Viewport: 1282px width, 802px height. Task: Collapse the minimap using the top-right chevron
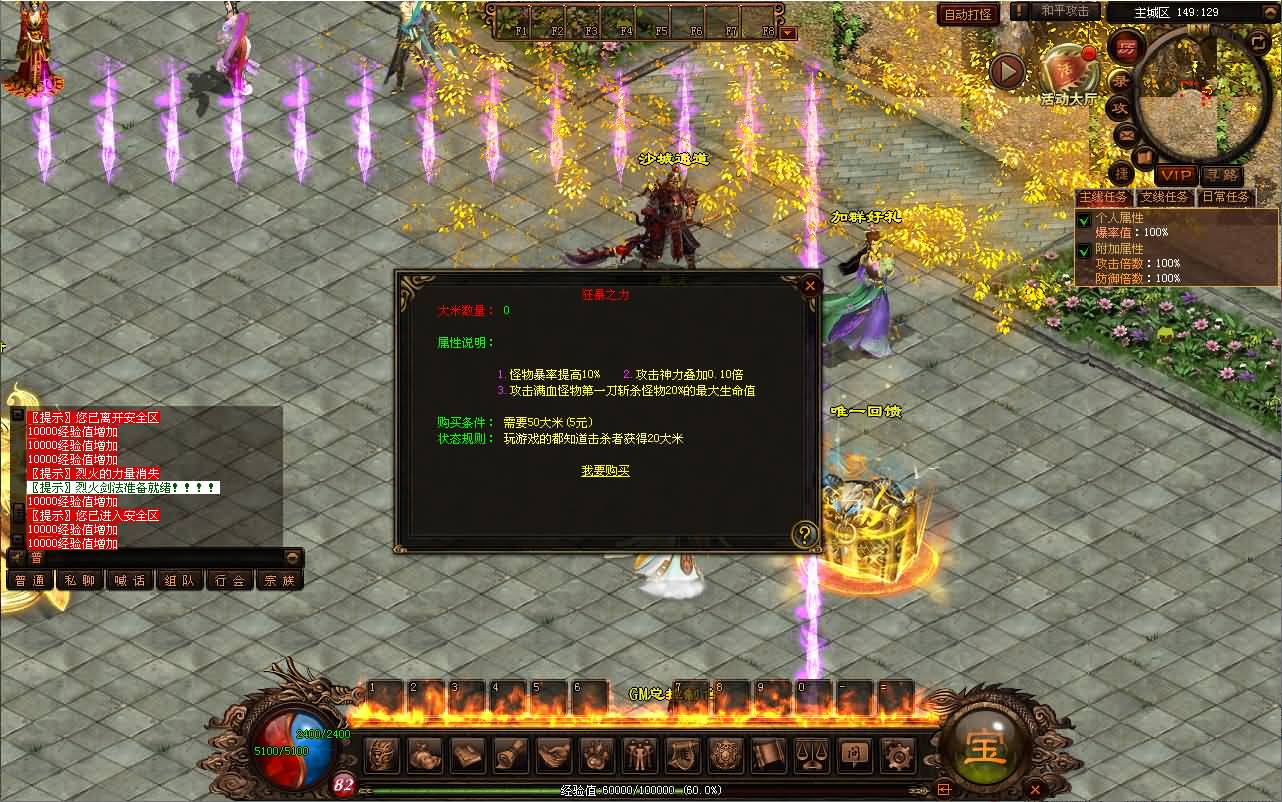1270,11
